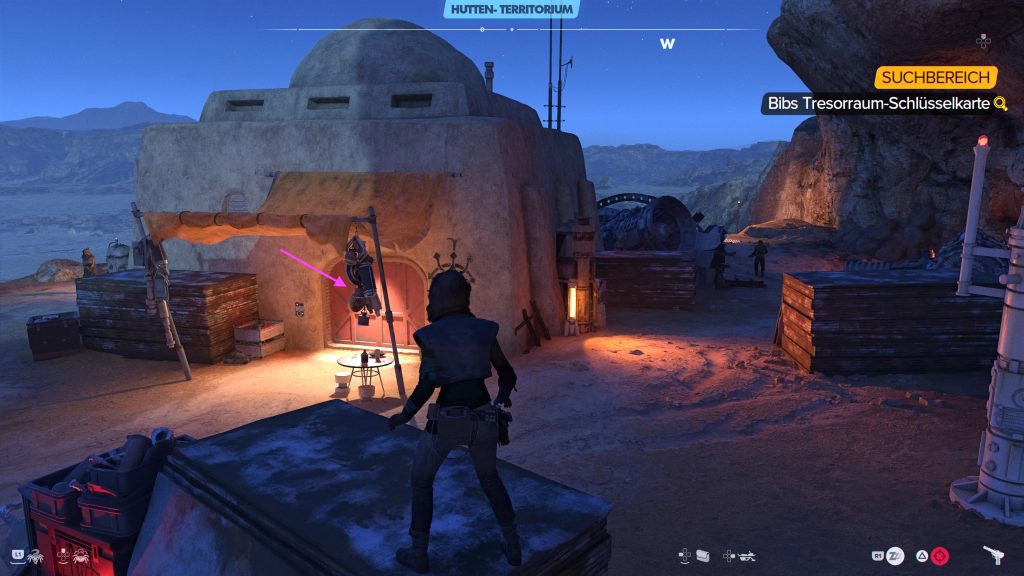1024x576 pixels.
Task: Select the blaster pistol weapon icon
Action: 994,554
